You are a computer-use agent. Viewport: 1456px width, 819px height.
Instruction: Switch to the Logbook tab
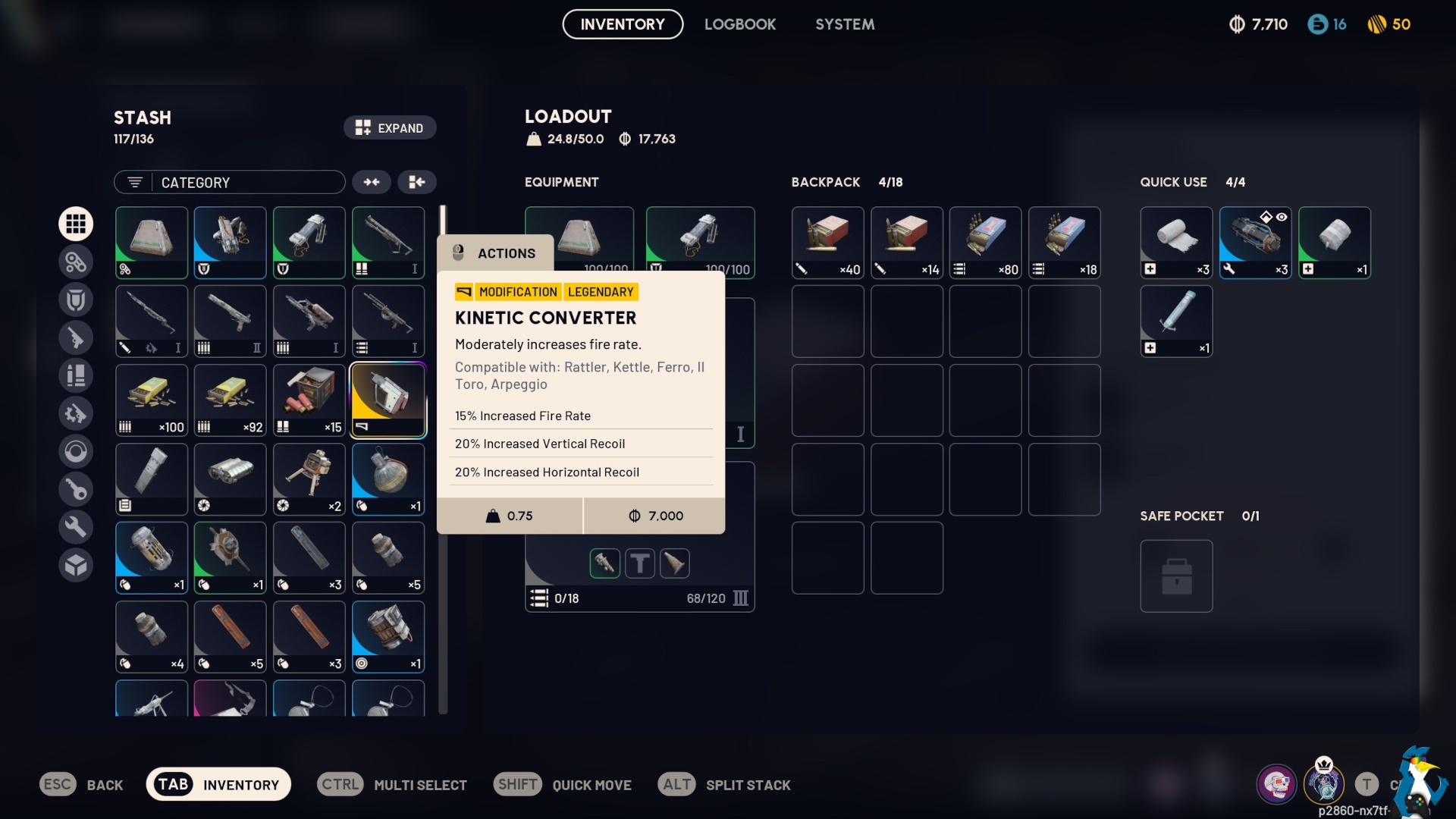(739, 24)
